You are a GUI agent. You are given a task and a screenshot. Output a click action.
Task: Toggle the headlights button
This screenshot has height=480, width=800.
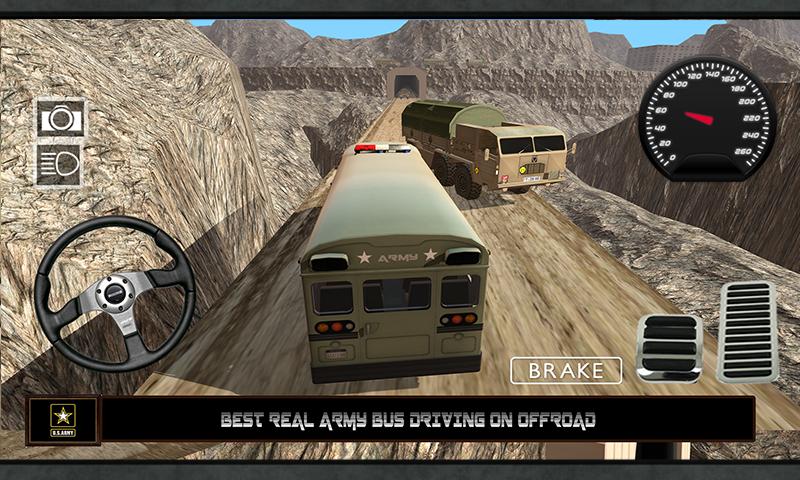point(60,164)
